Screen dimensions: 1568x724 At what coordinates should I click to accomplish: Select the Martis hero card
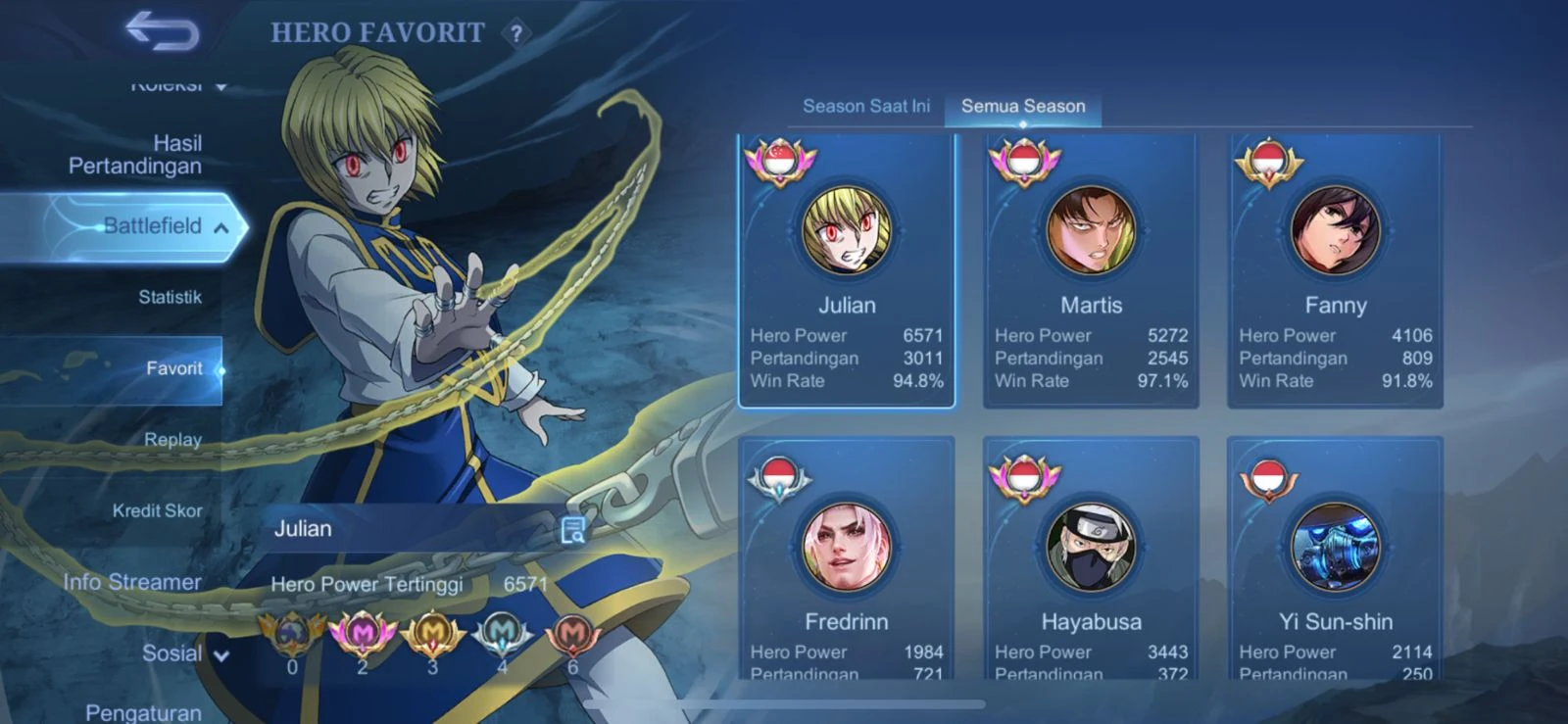1091,270
